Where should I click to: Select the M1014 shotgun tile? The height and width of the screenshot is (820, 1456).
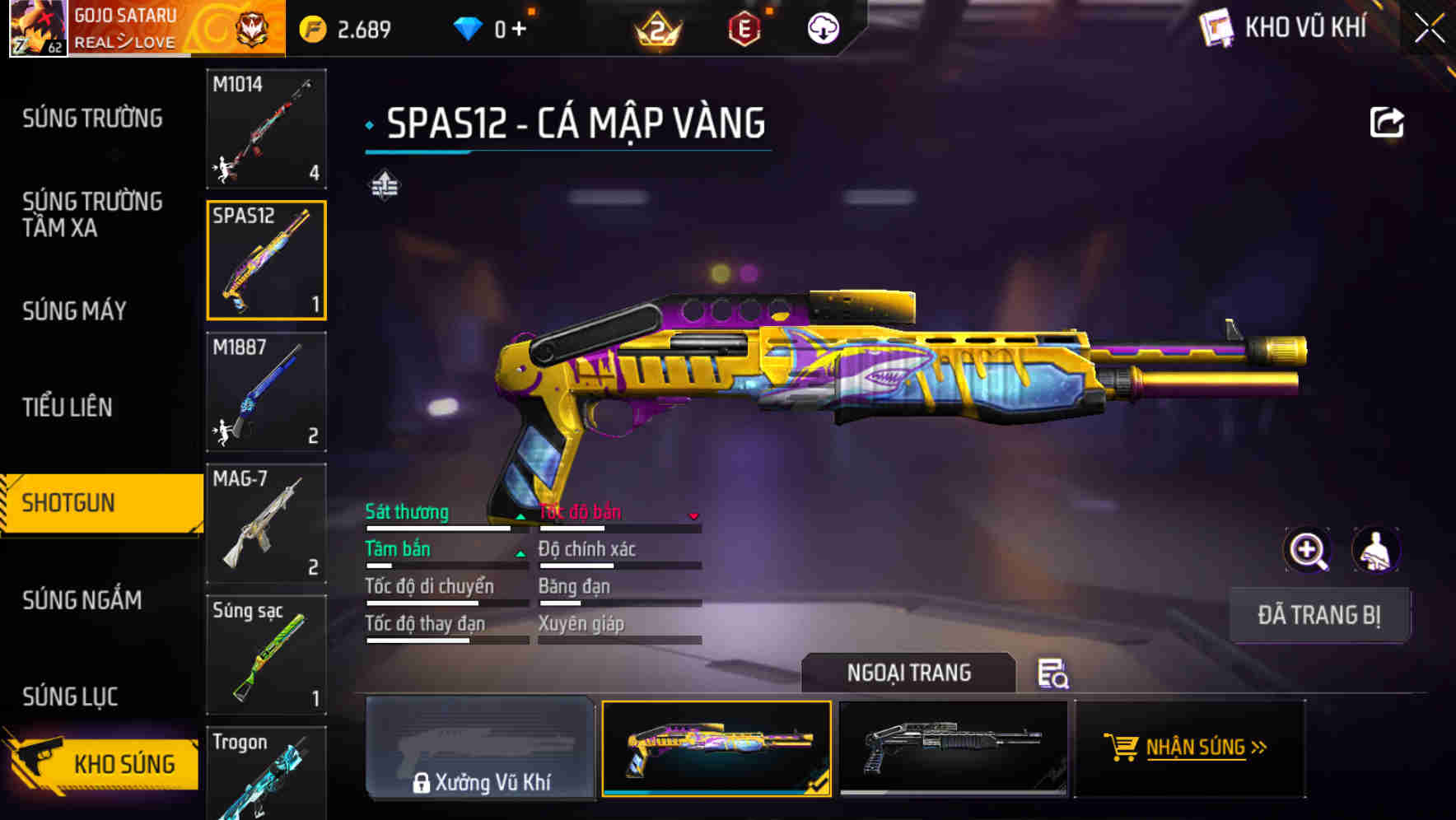[x=266, y=128]
